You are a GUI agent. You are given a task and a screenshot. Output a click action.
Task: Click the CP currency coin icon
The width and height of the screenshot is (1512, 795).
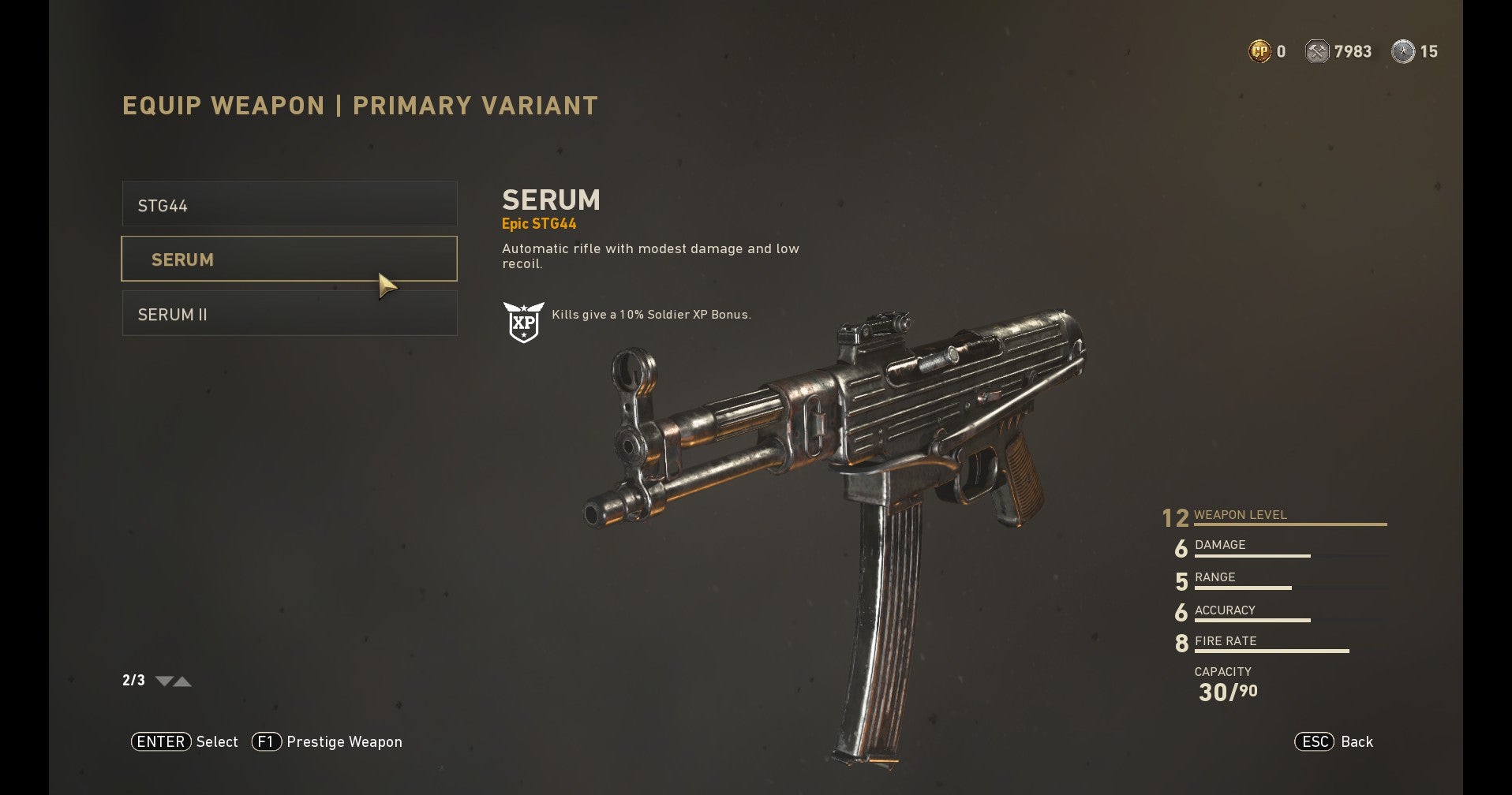pyautogui.click(x=1259, y=50)
